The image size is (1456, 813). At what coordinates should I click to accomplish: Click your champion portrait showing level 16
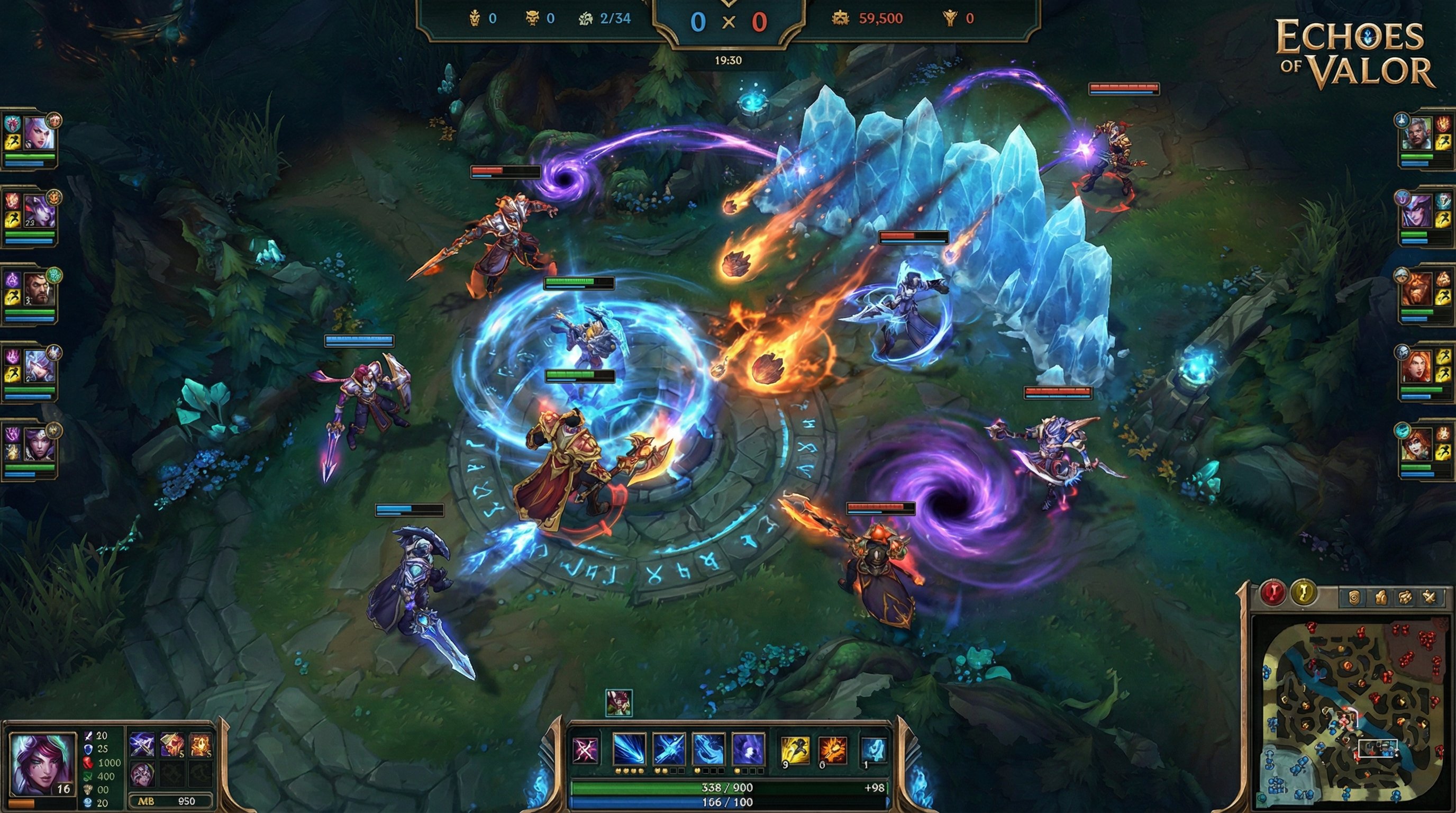[42, 763]
